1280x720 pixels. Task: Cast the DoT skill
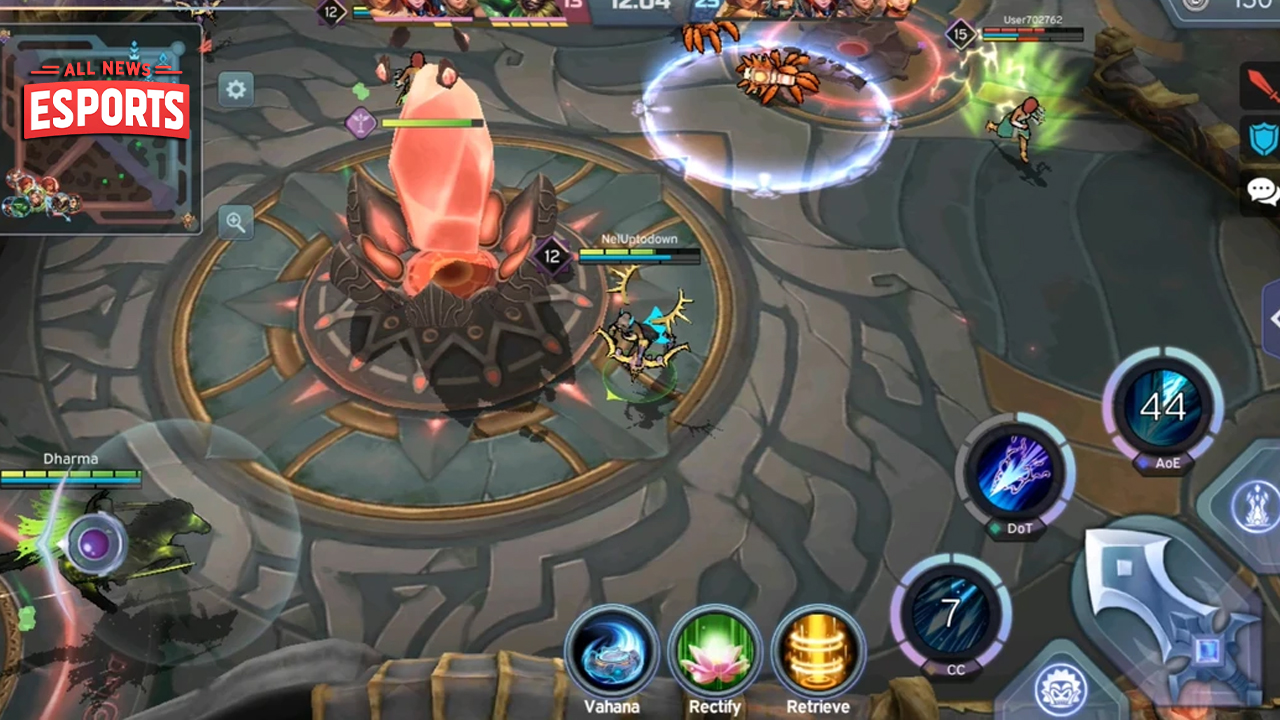tap(1014, 472)
